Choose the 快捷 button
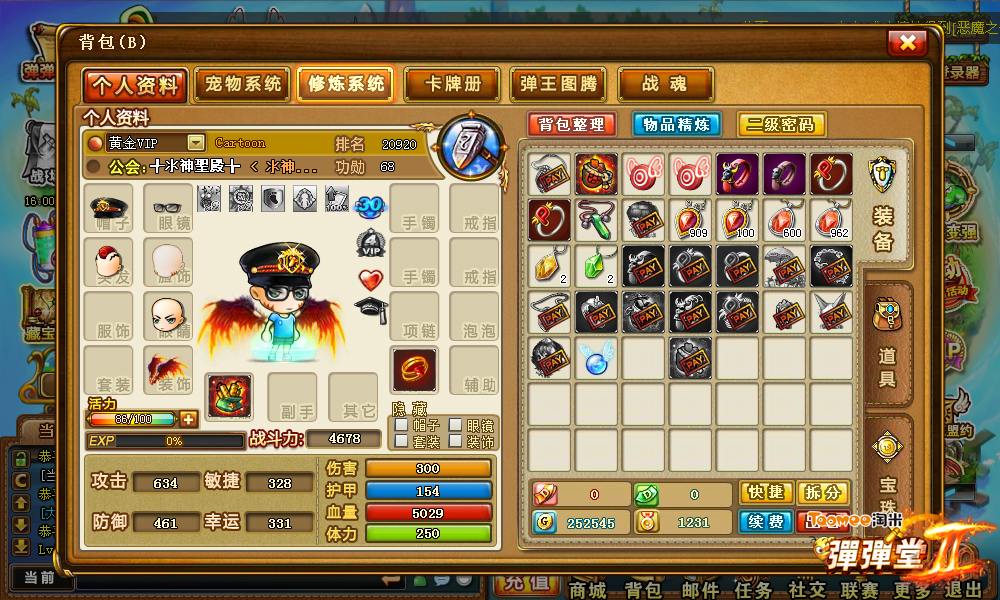1000x600 pixels. pos(766,492)
